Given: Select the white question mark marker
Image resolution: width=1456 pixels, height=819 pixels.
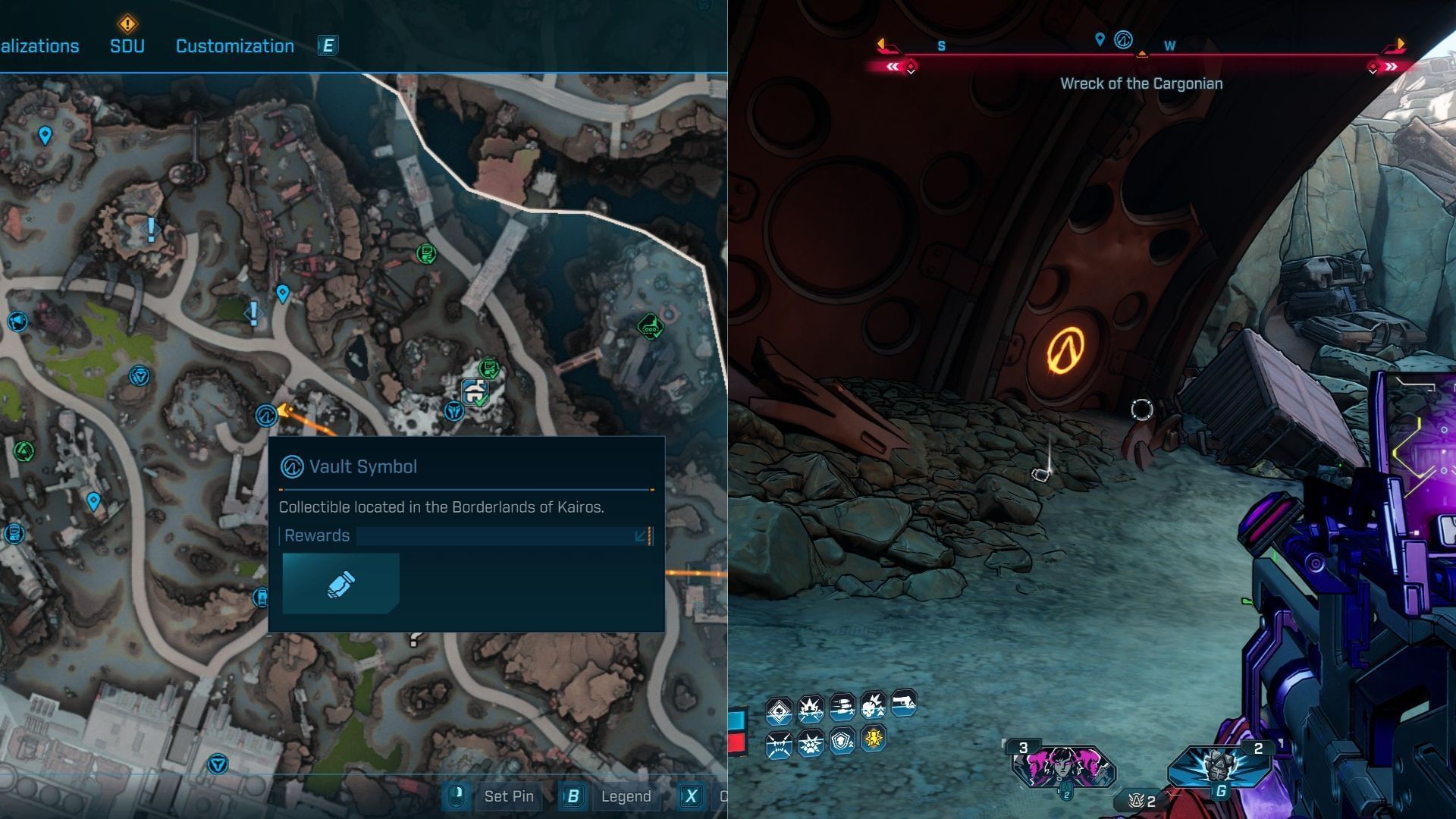Looking at the screenshot, I should coord(414,639).
